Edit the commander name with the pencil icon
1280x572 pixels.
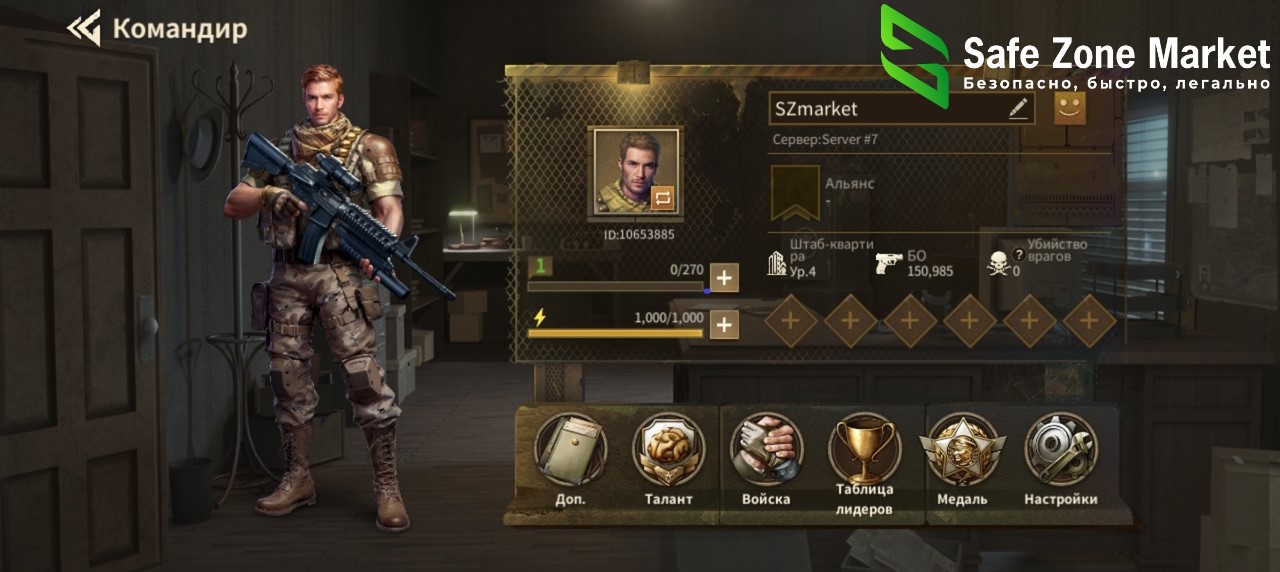pyautogui.click(x=1018, y=109)
